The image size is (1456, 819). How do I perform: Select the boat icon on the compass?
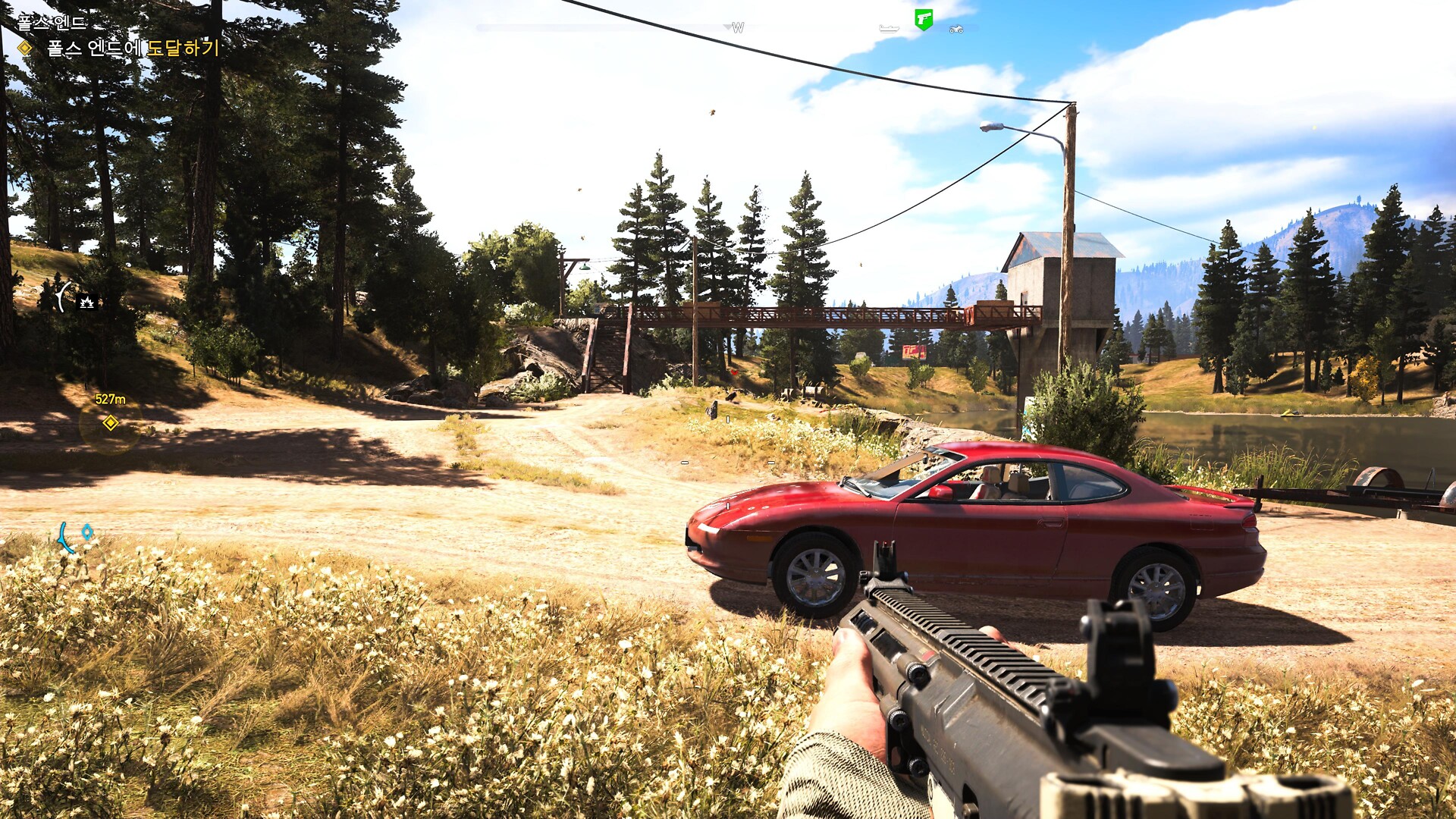tap(889, 29)
